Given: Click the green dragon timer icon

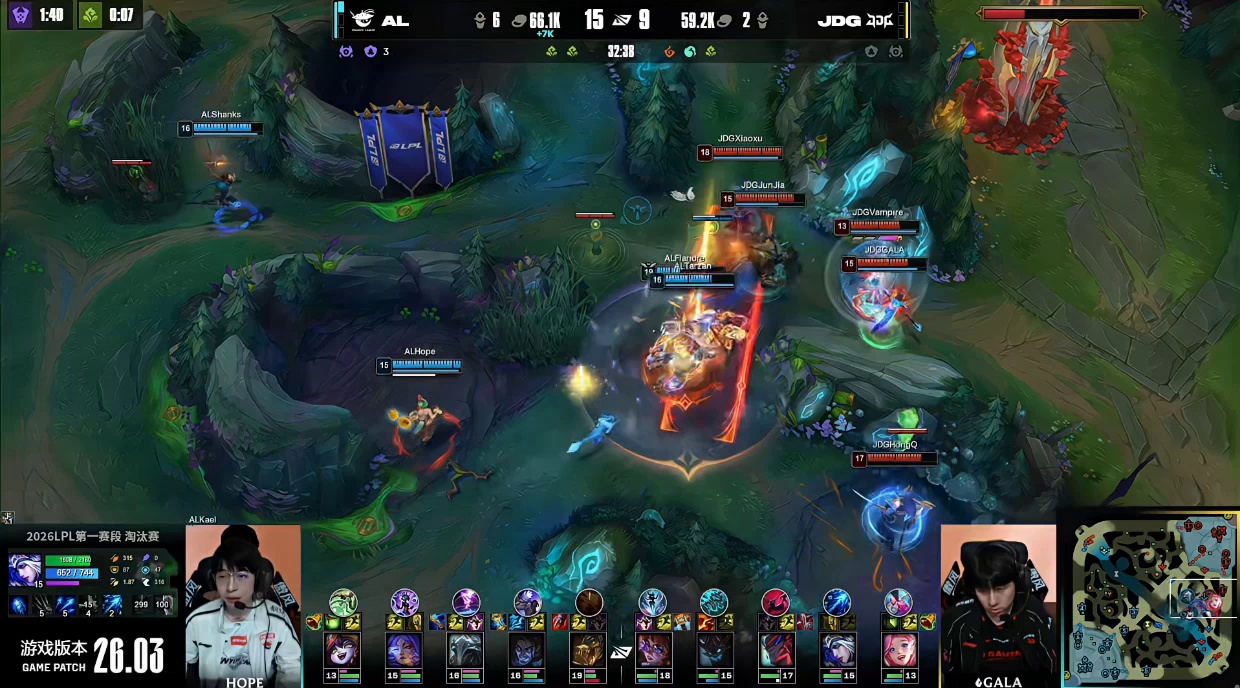Looking at the screenshot, I should 91,15.
